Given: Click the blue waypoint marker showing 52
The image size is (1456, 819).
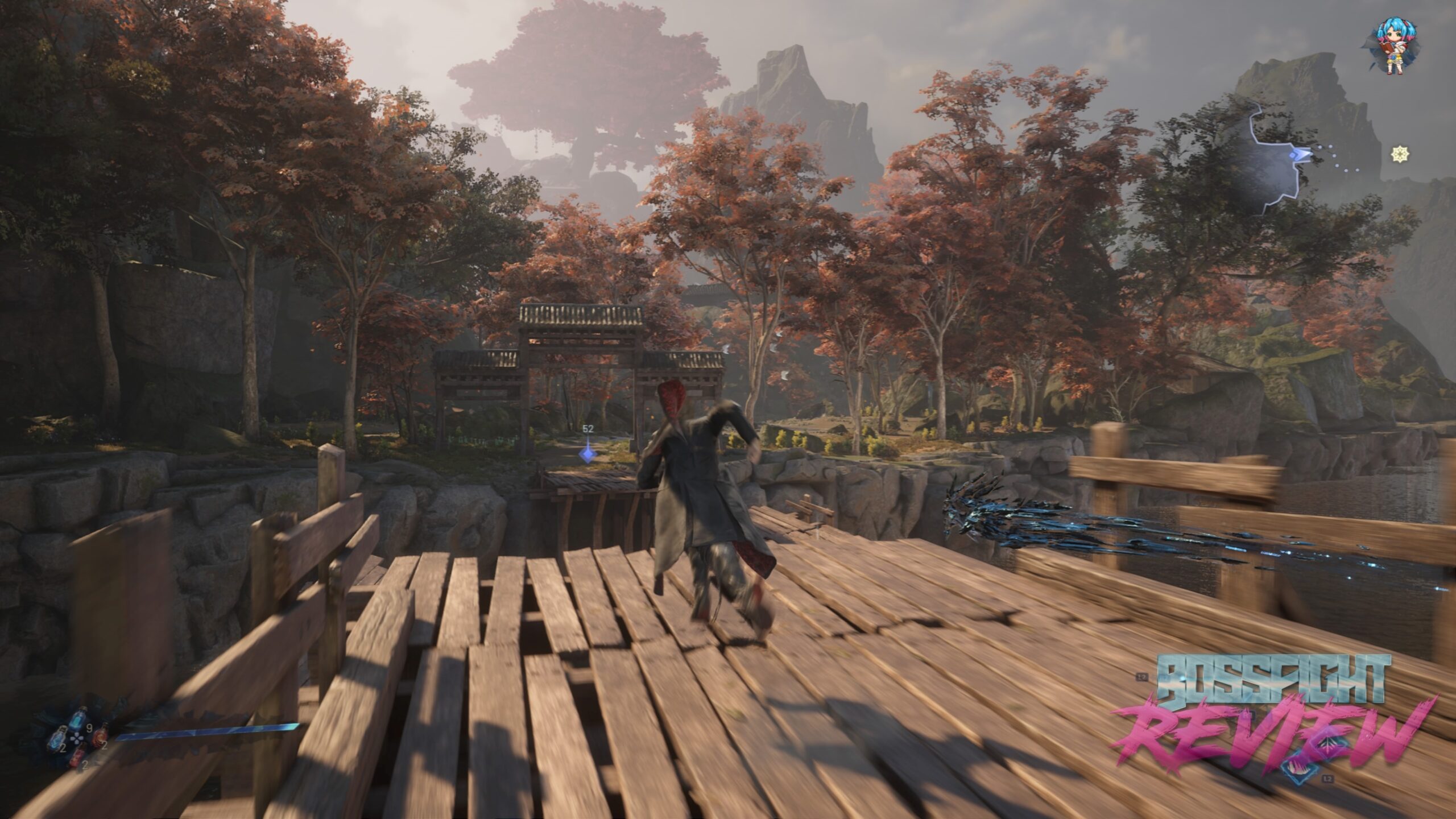Looking at the screenshot, I should (587, 454).
